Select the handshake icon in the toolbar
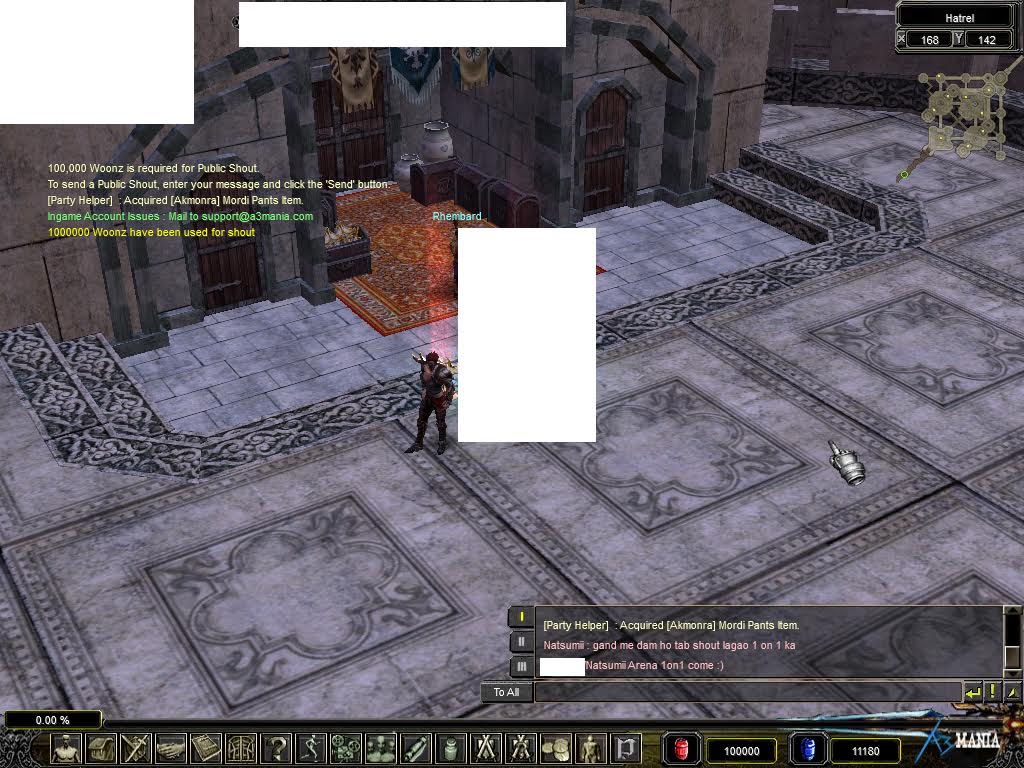This screenshot has width=1024, height=768. click(x=171, y=748)
